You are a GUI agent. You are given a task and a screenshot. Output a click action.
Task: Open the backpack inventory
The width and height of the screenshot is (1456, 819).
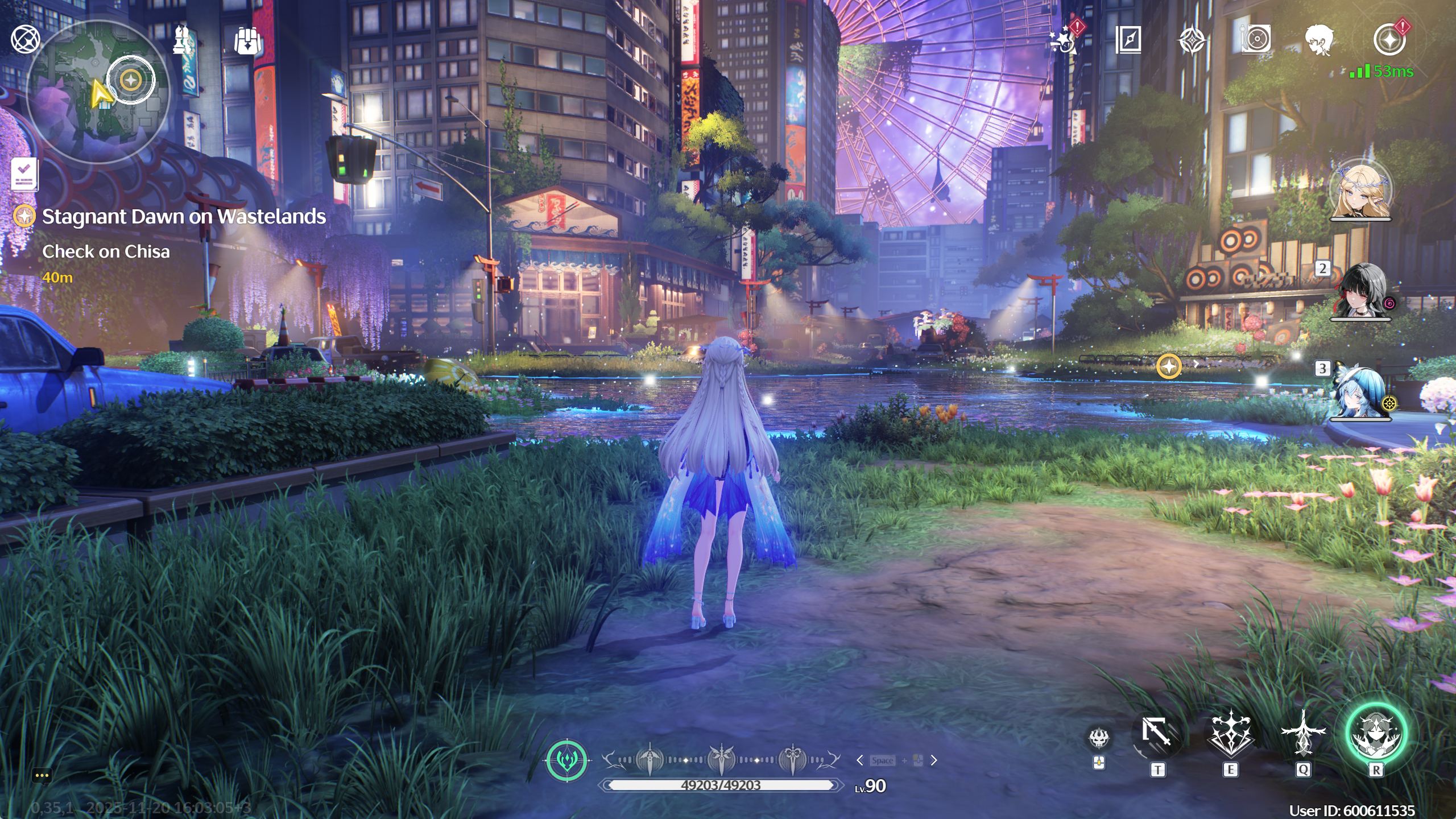click(247, 41)
